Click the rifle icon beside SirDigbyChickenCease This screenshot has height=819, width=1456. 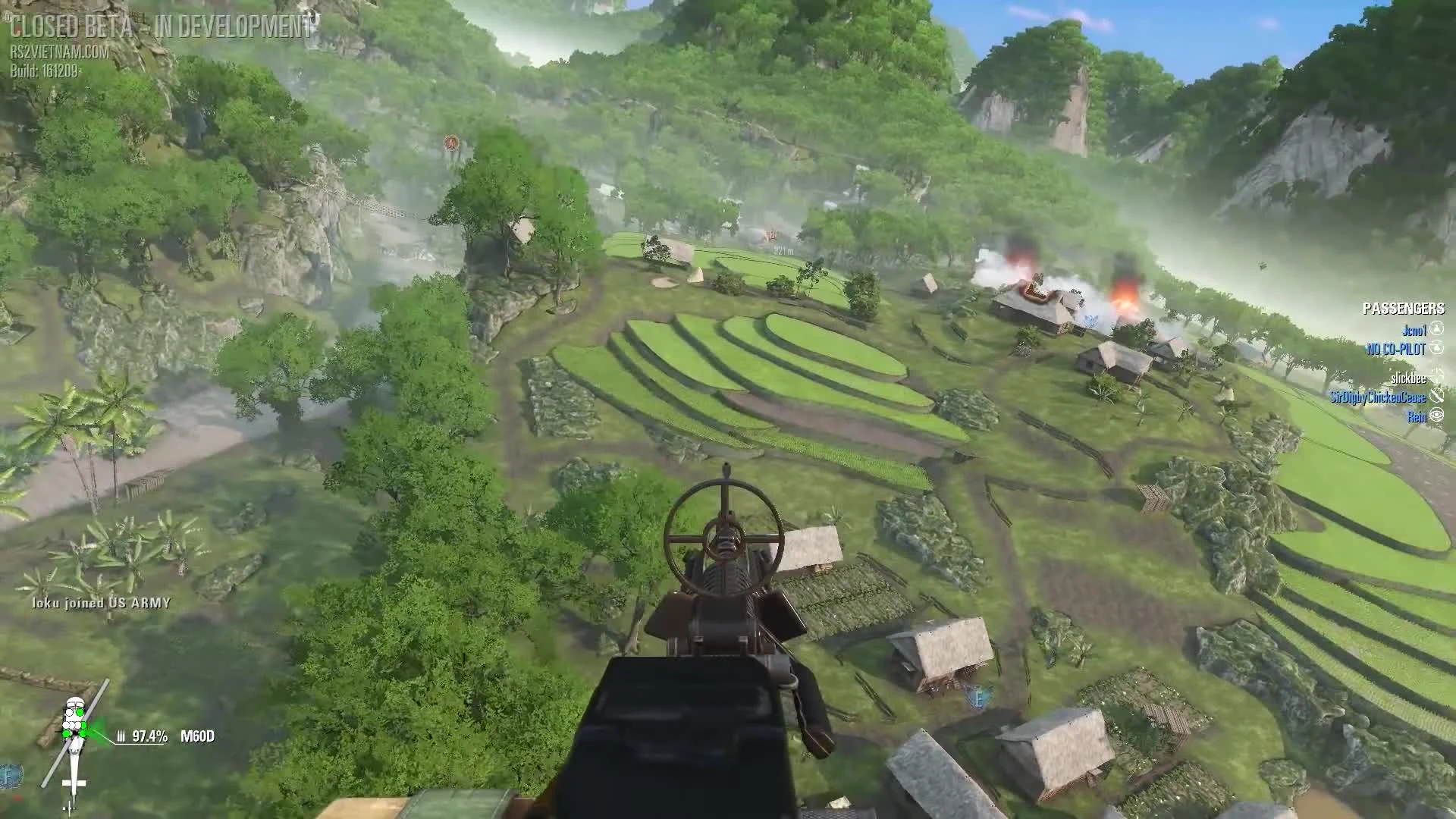pyautogui.click(x=1438, y=396)
